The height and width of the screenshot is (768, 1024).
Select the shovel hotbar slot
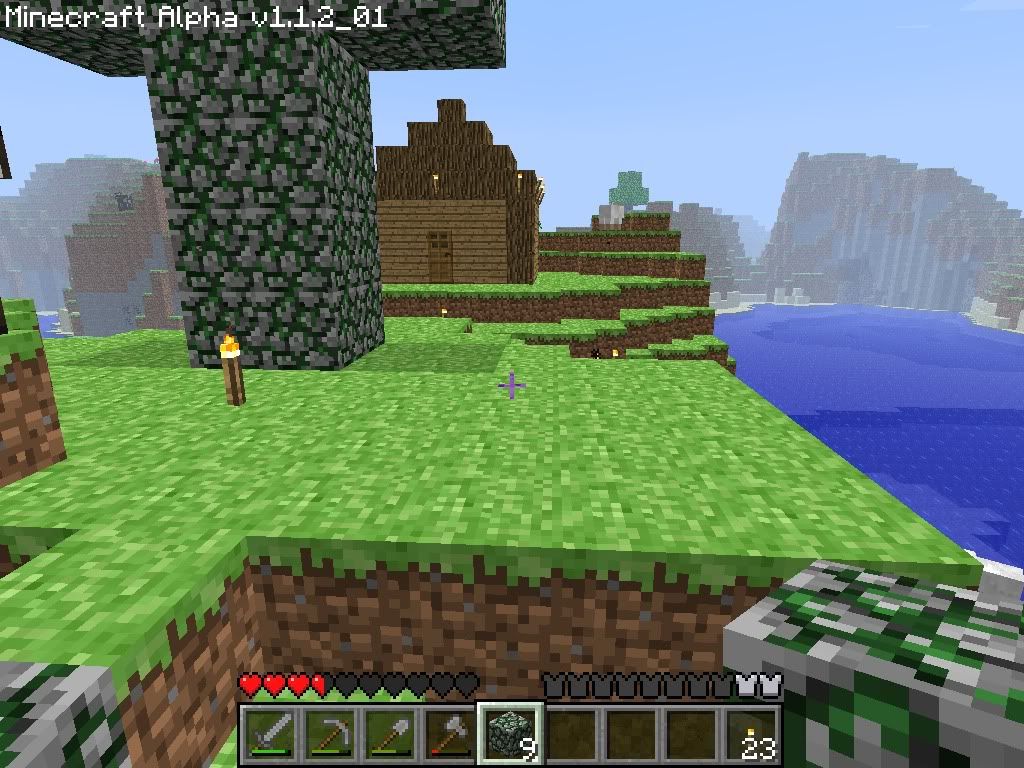[391, 733]
